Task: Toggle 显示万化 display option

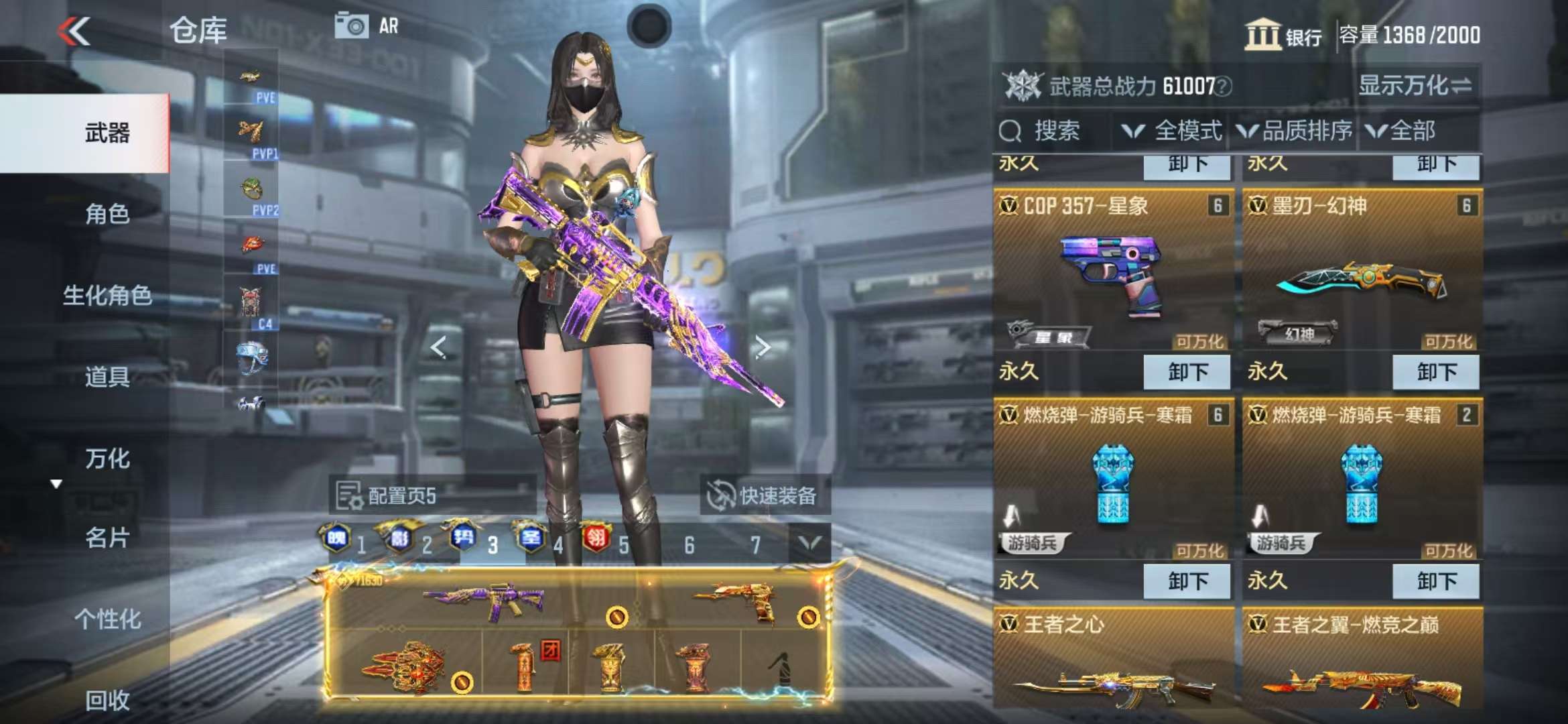Action: (x=1415, y=86)
